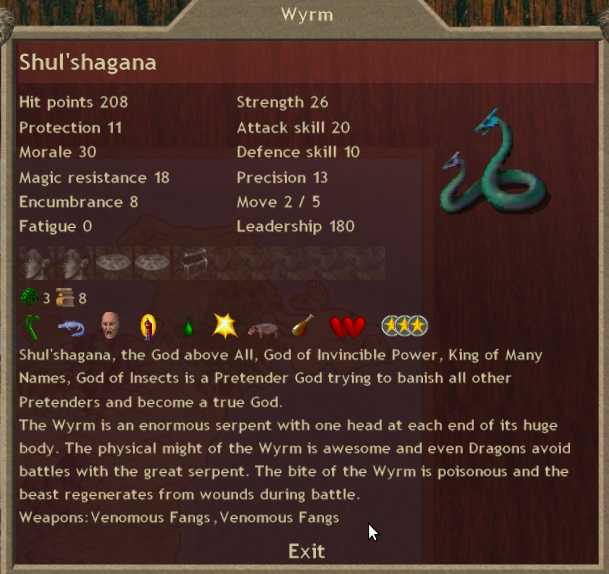Screen dimensions: 609x574
Task: Inspect the meat drumstick icon
Action: coord(301,326)
